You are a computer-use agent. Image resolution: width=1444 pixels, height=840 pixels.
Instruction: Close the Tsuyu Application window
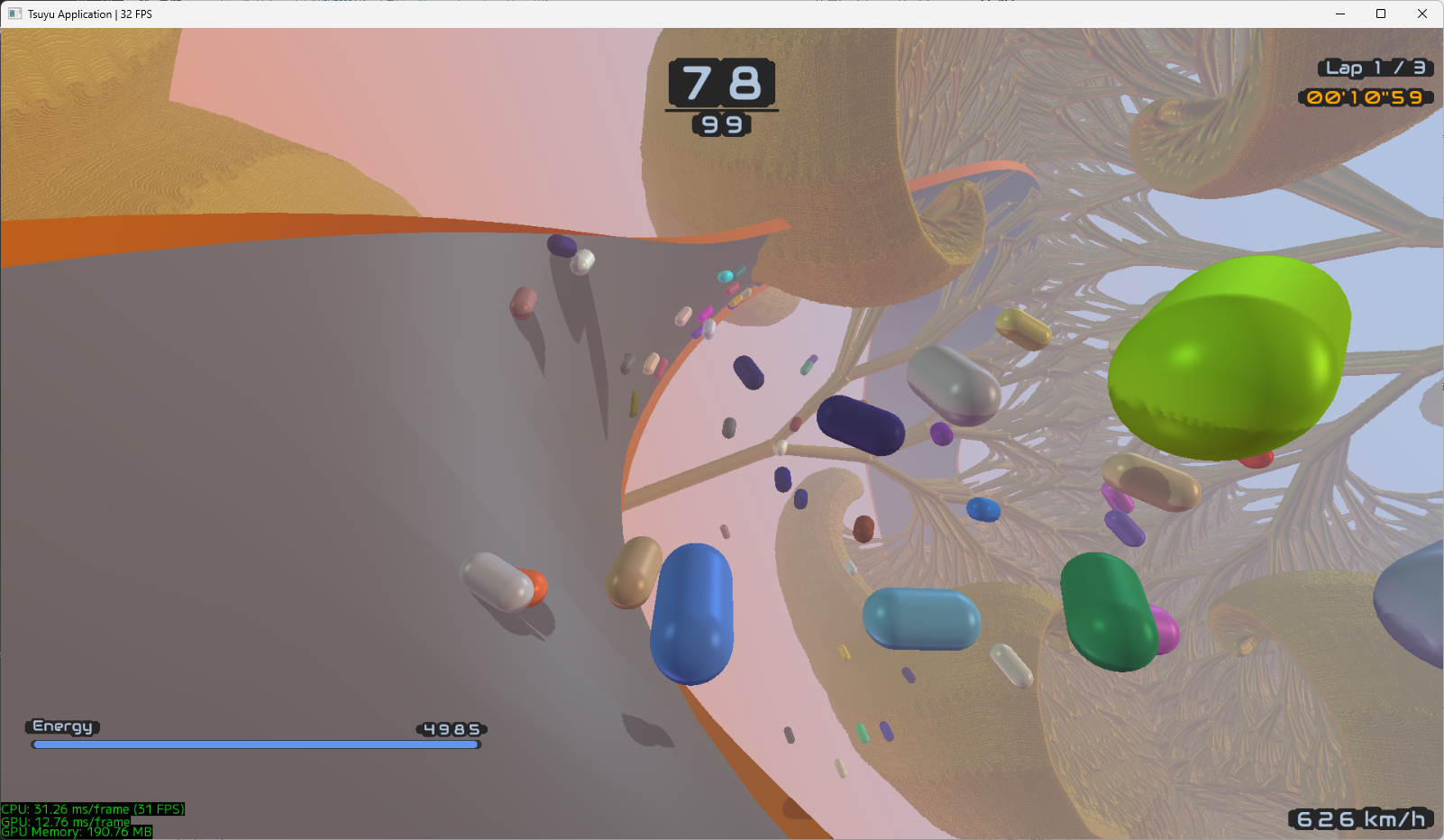(1421, 14)
